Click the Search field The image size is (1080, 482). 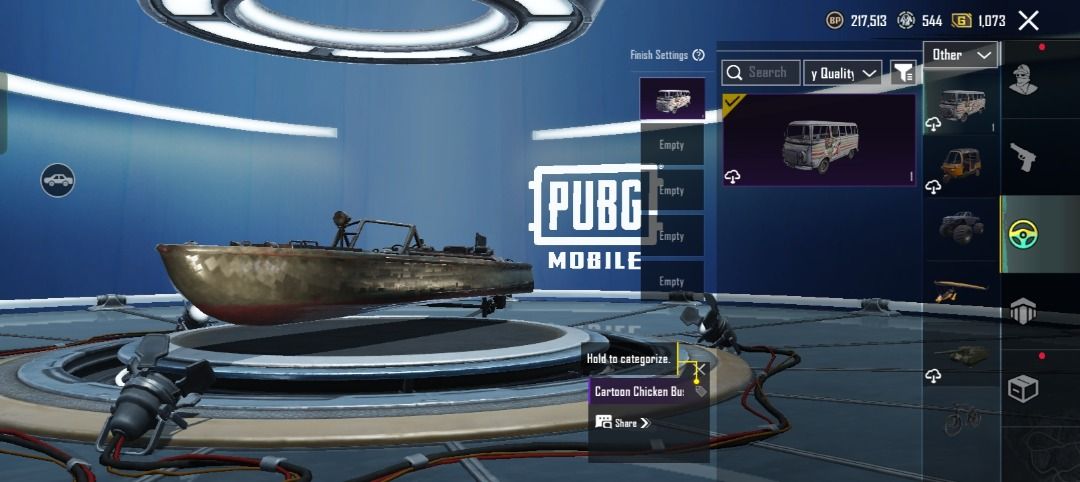pyautogui.click(x=762, y=72)
